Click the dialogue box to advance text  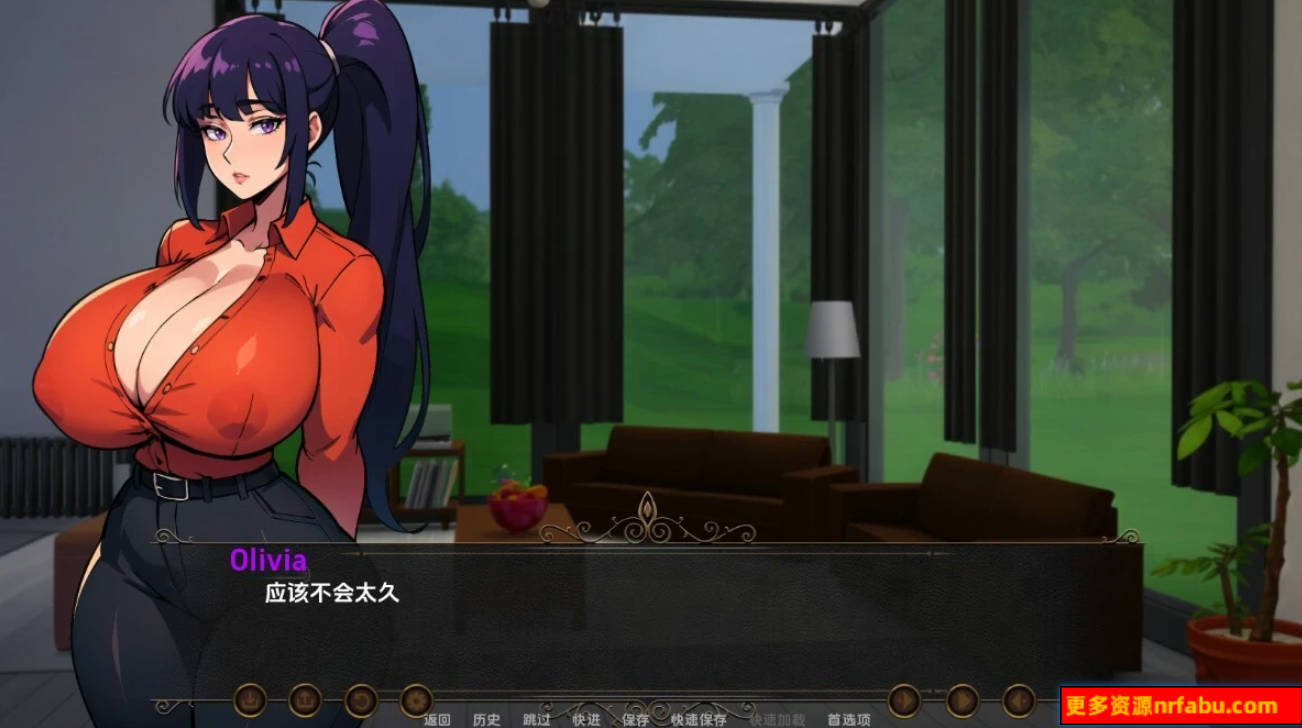click(650, 620)
